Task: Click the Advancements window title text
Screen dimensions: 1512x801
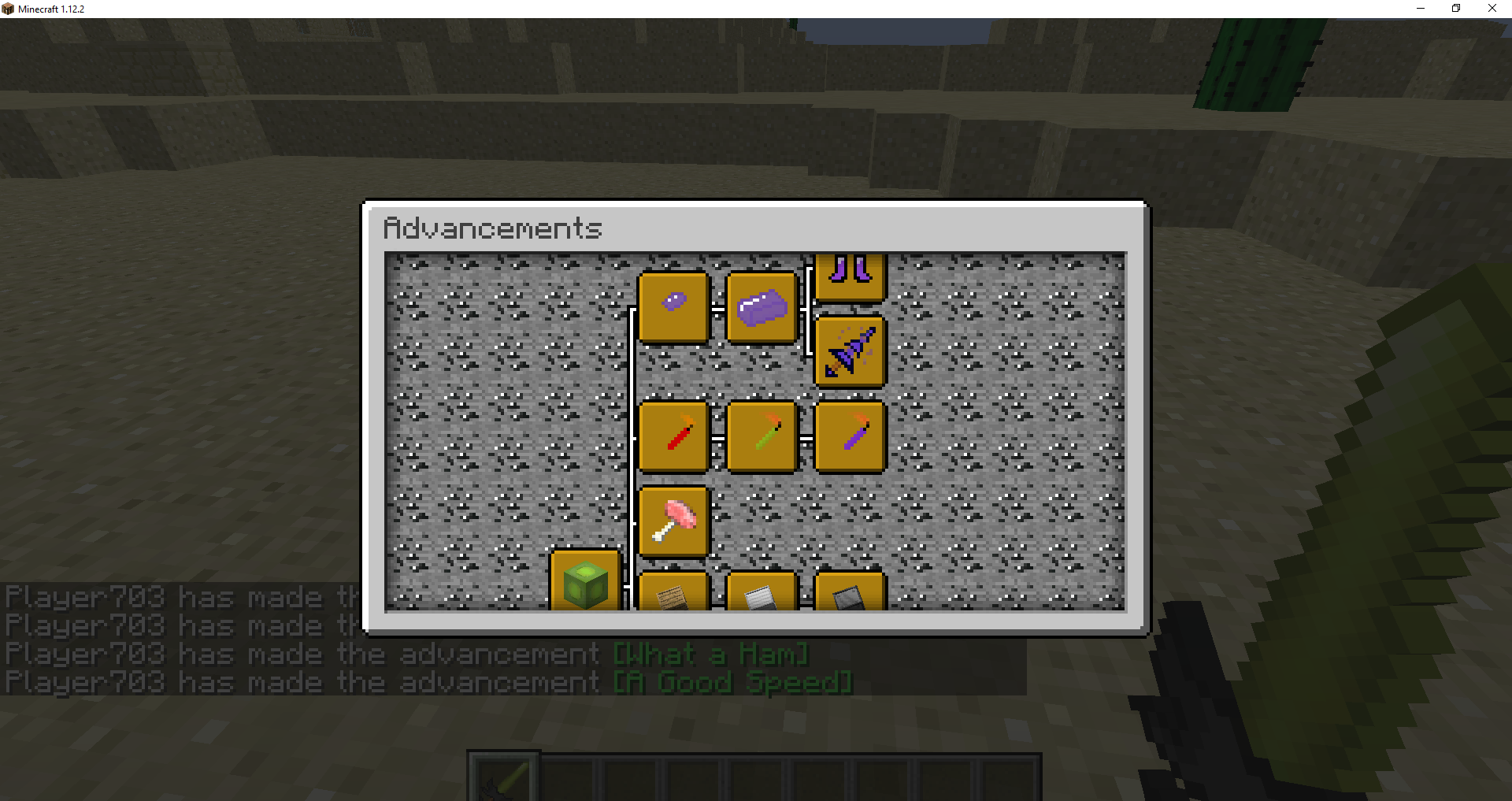Action: coord(492,228)
